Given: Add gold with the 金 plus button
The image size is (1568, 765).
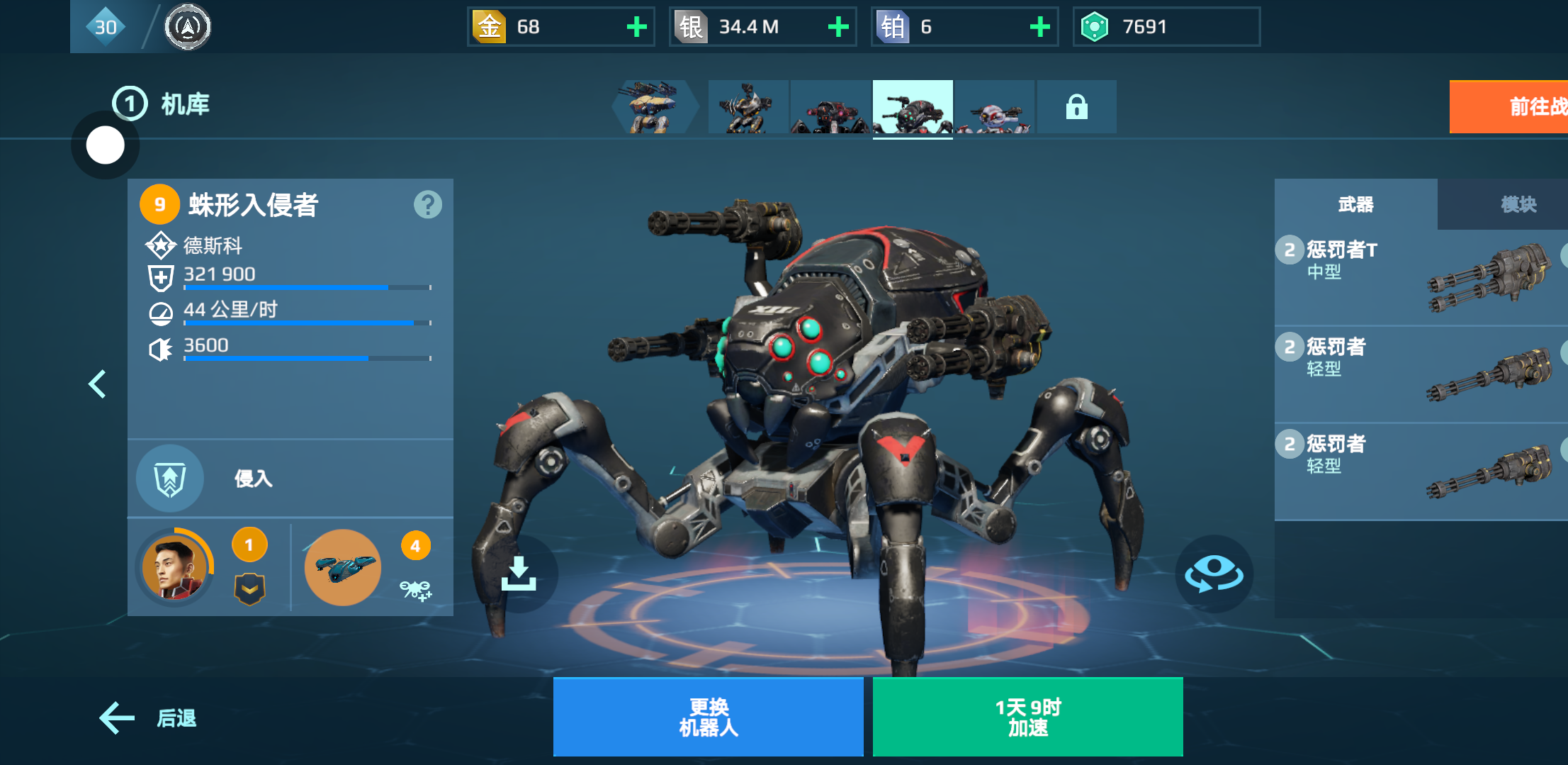Looking at the screenshot, I should [x=636, y=27].
